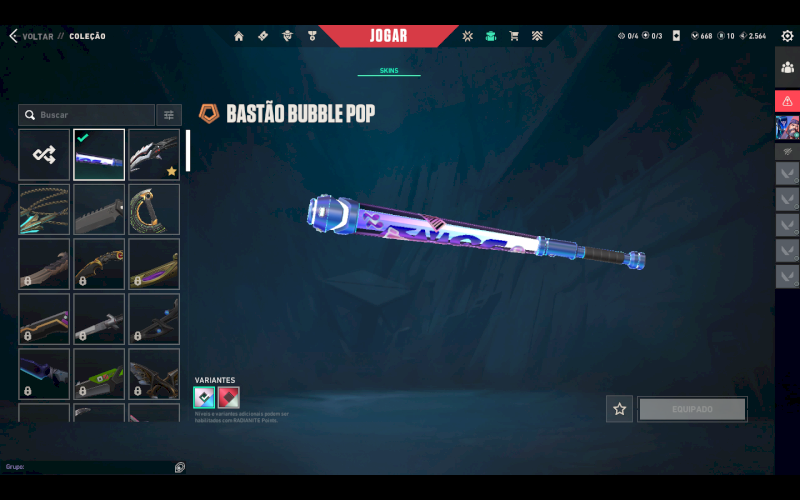Go back with the Voltar button
This screenshot has height=500, width=800.
[x=30, y=36]
